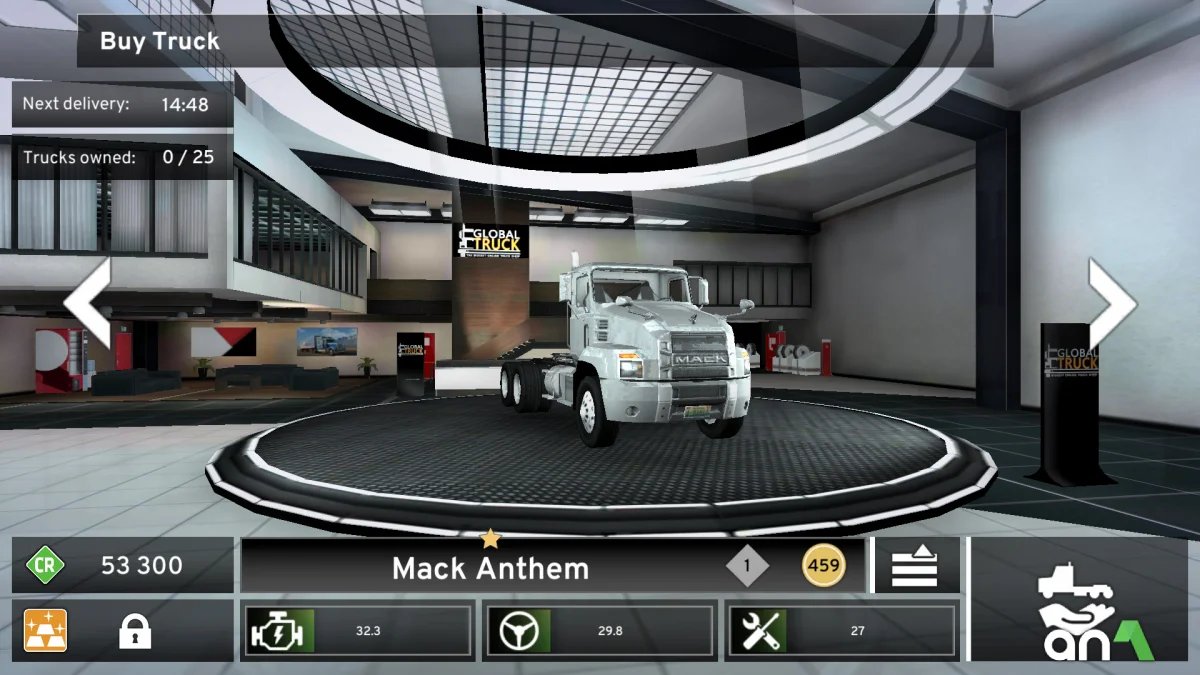This screenshot has height=675, width=1200.
Task: Tap the wrench and screwdriver maintenance stat
Action: 757,631
